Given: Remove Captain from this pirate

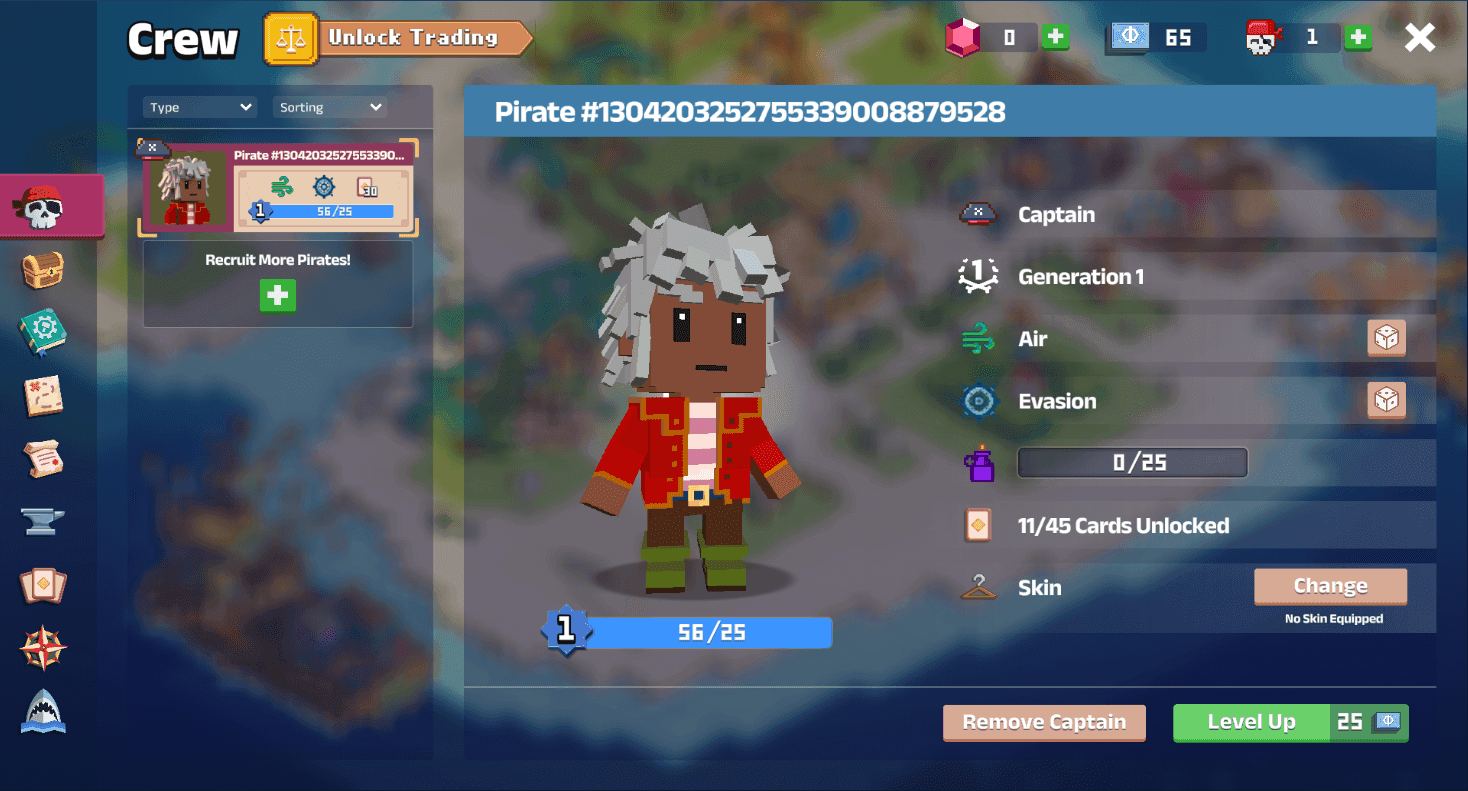Looking at the screenshot, I should coord(1044,722).
